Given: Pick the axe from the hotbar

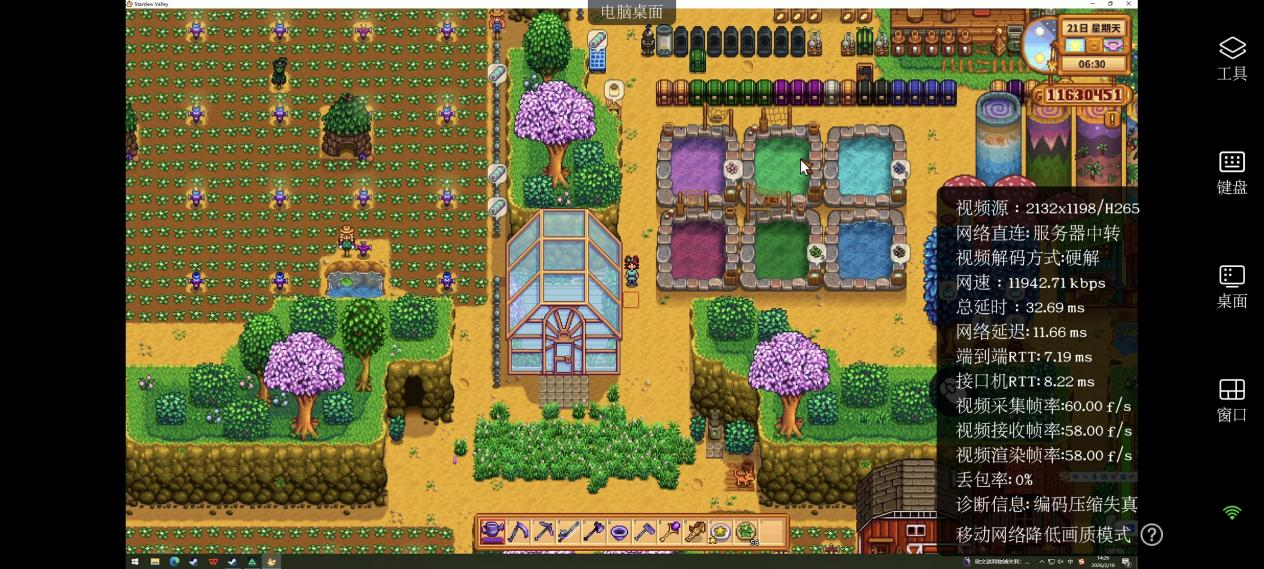Looking at the screenshot, I should [x=594, y=532].
